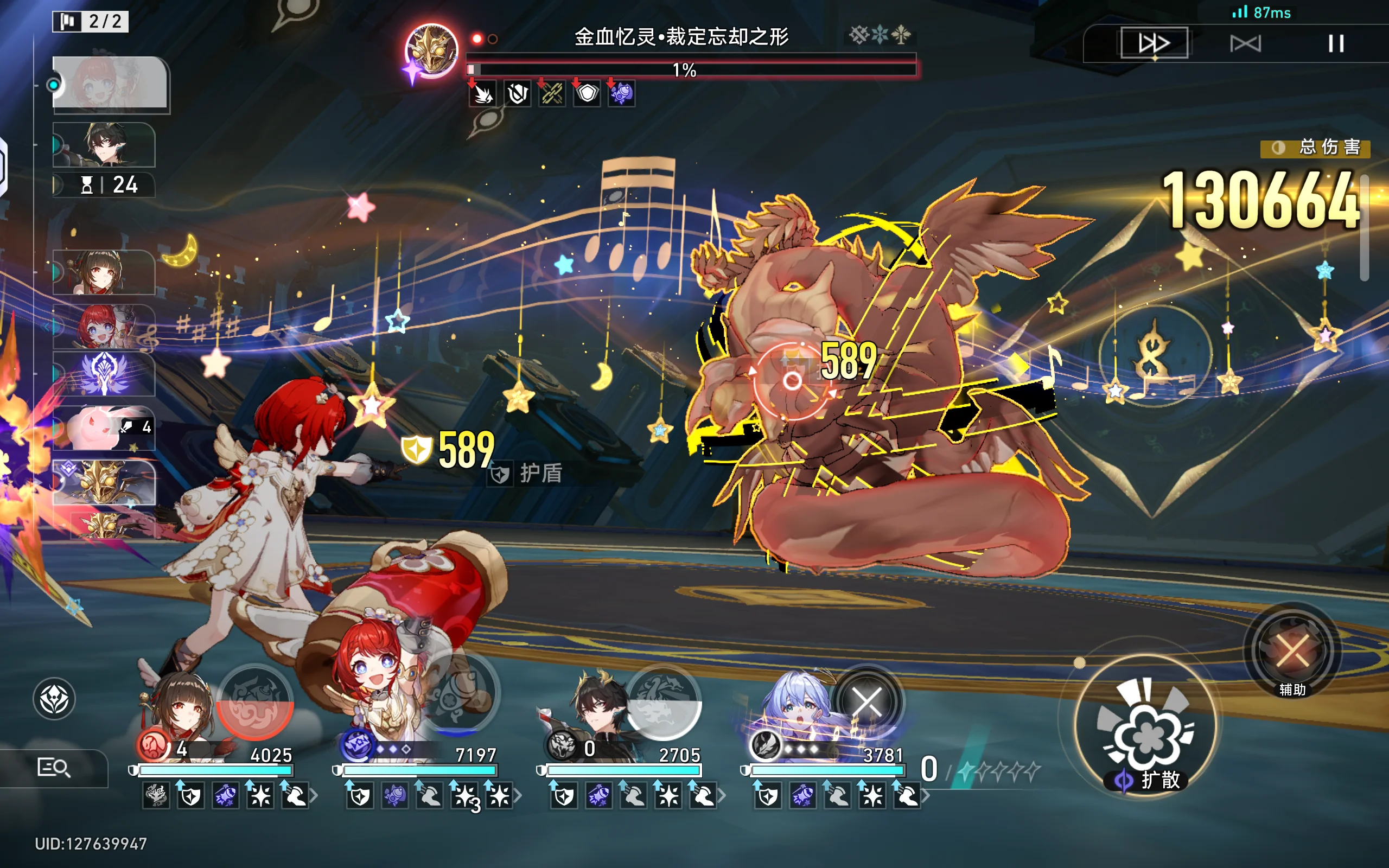The image size is (1389, 868).
Task: Select the purple winged emblem in the turn order
Action: 104,374
